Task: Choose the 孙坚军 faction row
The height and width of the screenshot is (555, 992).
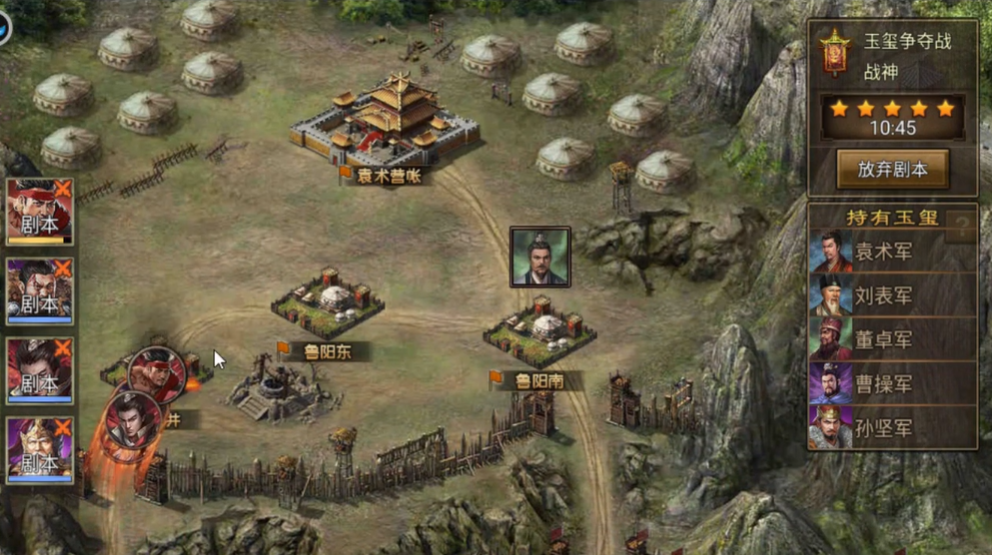Action: tap(892, 428)
